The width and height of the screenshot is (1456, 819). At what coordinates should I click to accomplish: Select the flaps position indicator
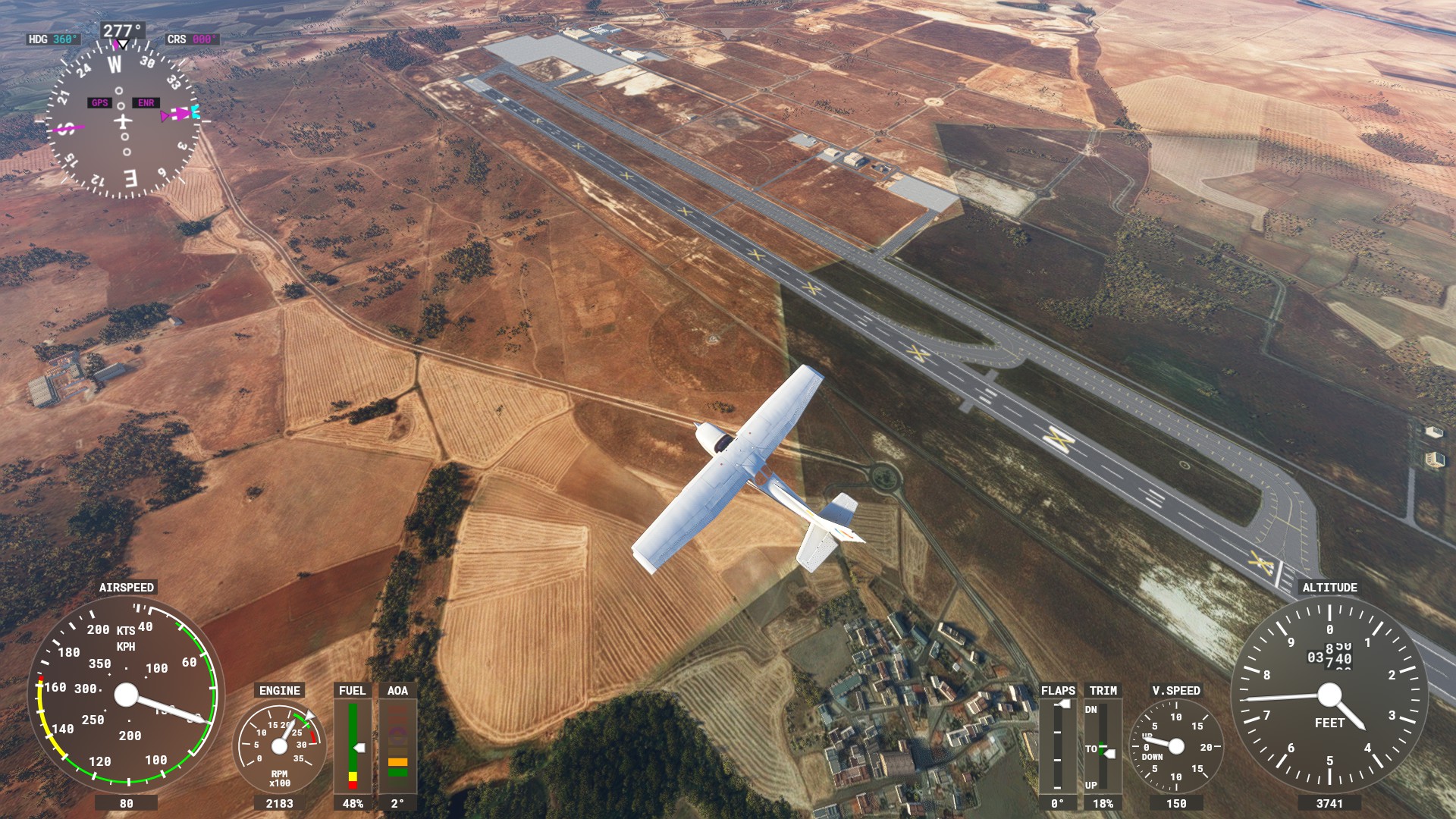click(x=1058, y=746)
